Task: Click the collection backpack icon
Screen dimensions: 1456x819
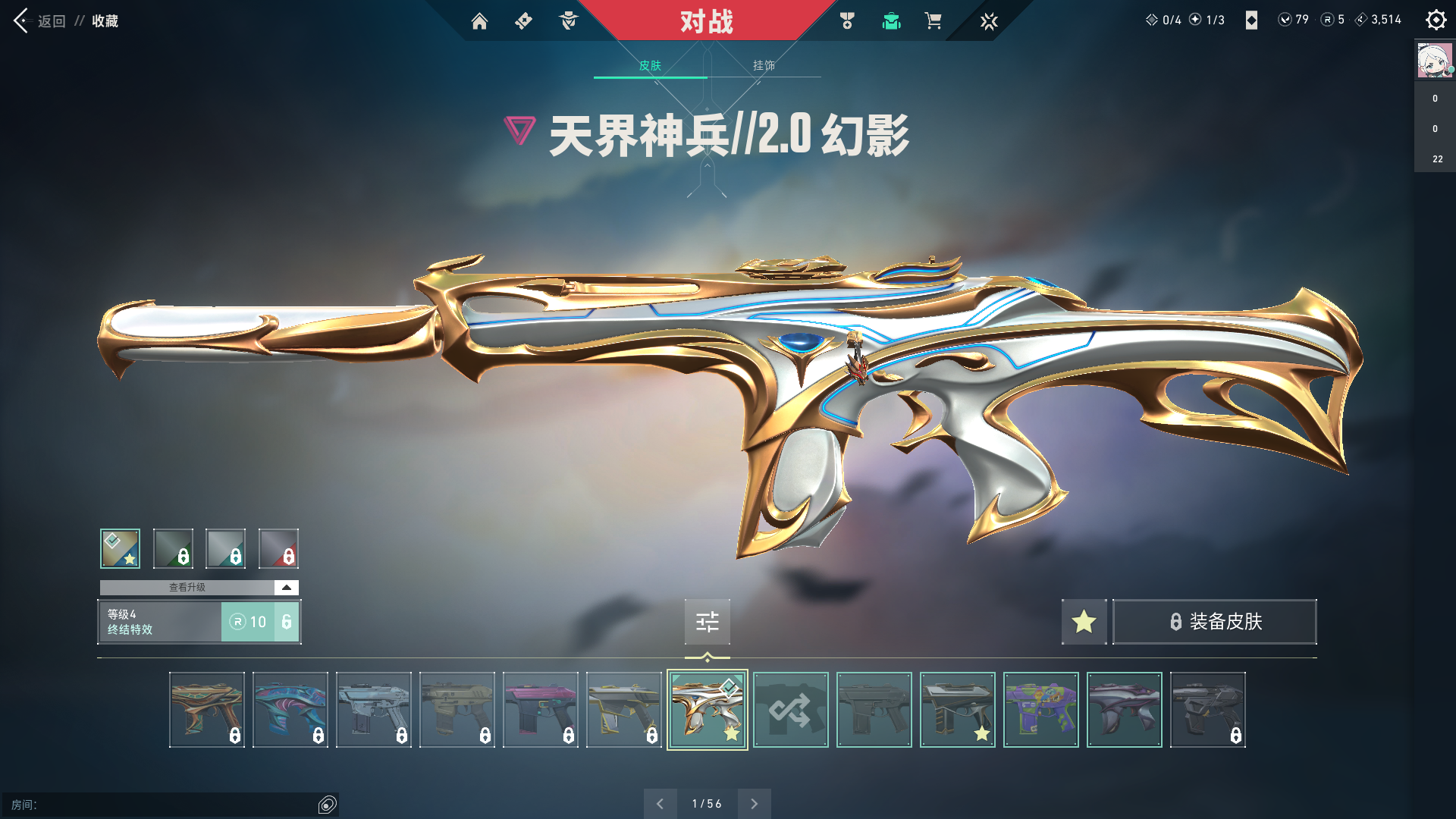Action: pyautogui.click(x=891, y=22)
